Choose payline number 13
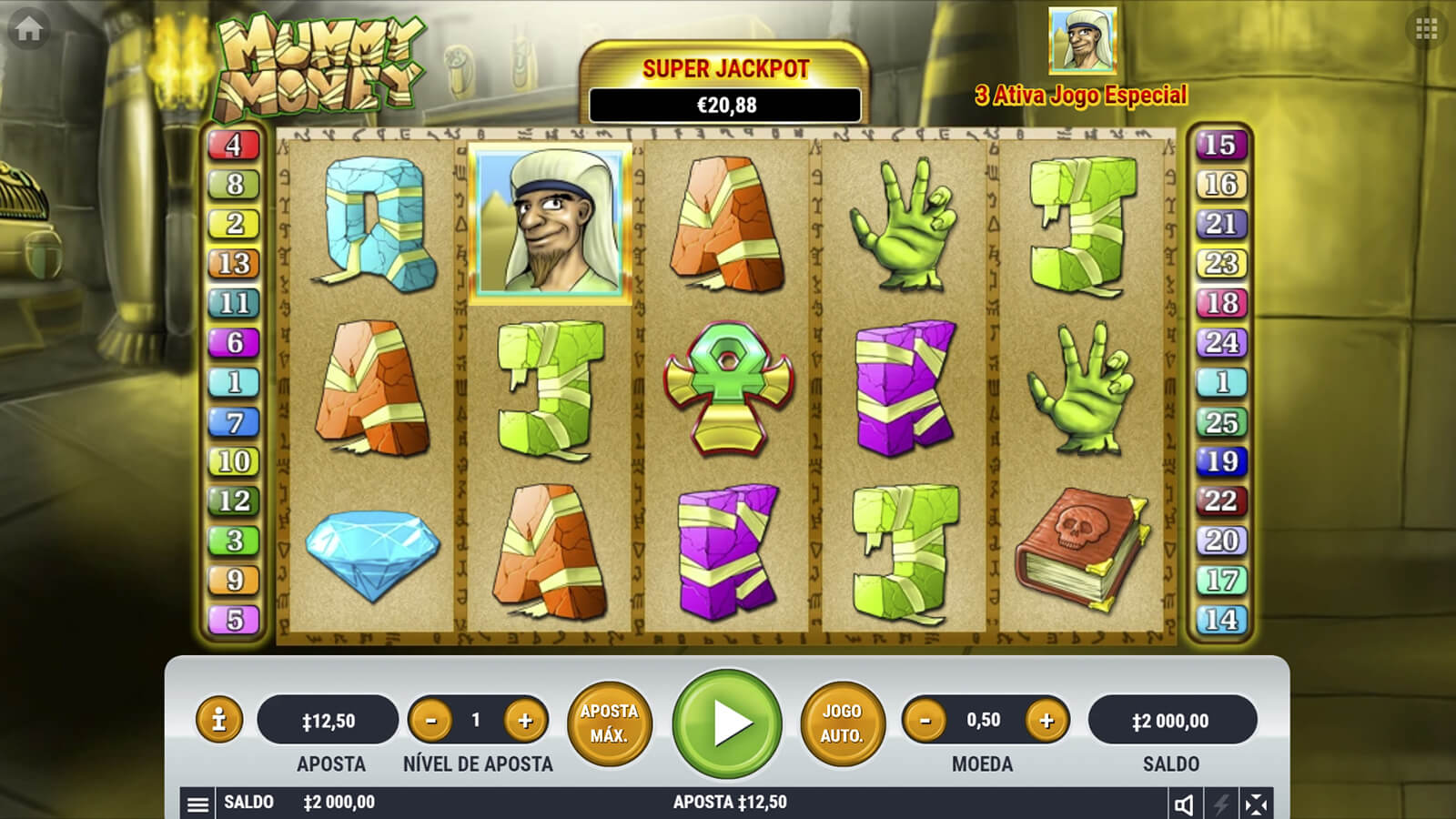The width and height of the screenshot is (1456, 819). pyautogui.click(x=234, y=264)
